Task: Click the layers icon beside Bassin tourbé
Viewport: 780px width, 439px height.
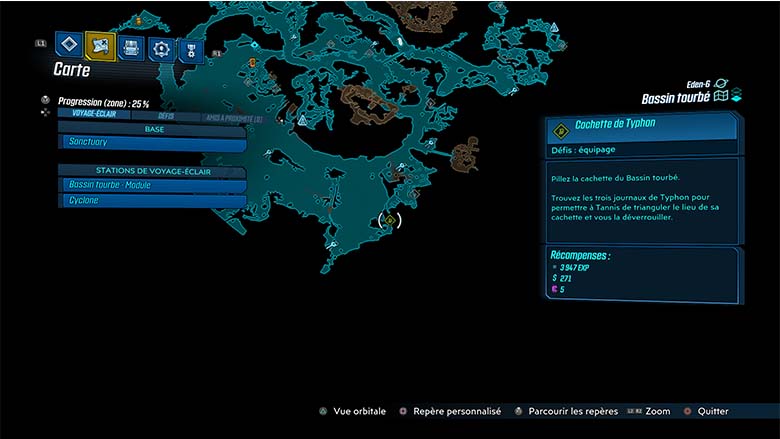Action: point(736,97)
